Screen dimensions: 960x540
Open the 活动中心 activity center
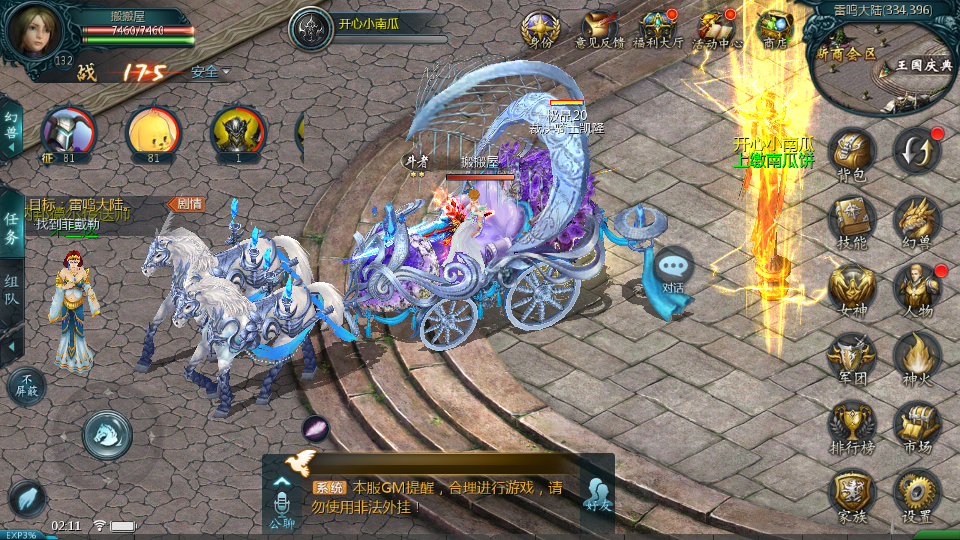[x=718, y=28]
